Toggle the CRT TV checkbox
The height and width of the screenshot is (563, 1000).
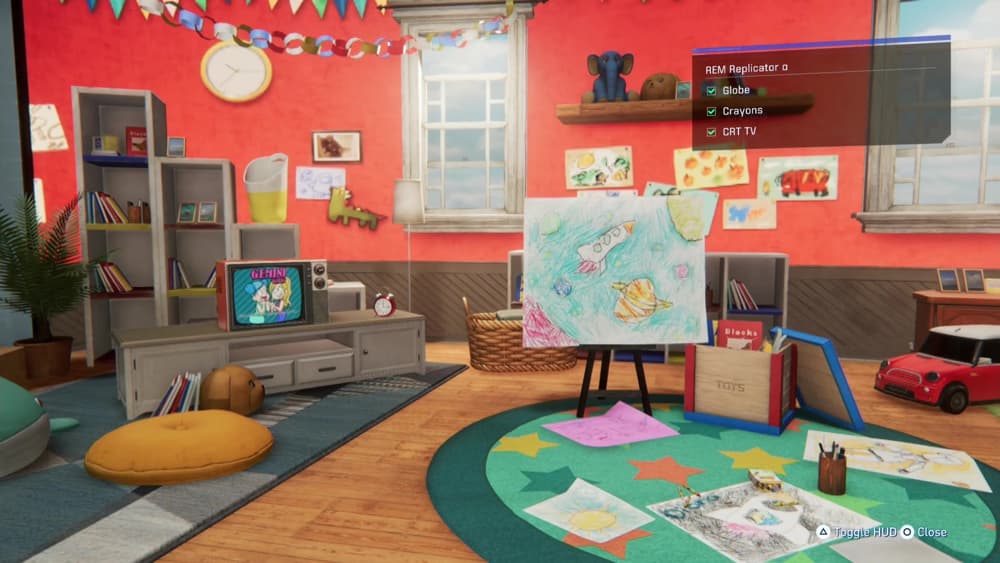pos(711,132)
